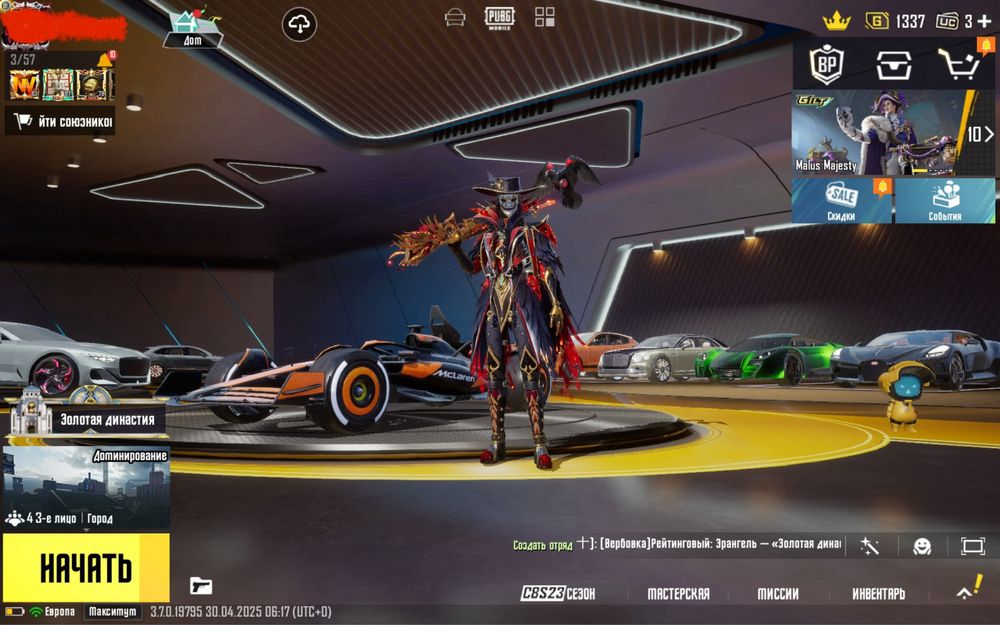Open the События events tile
1000x625 pixels.
945,201
